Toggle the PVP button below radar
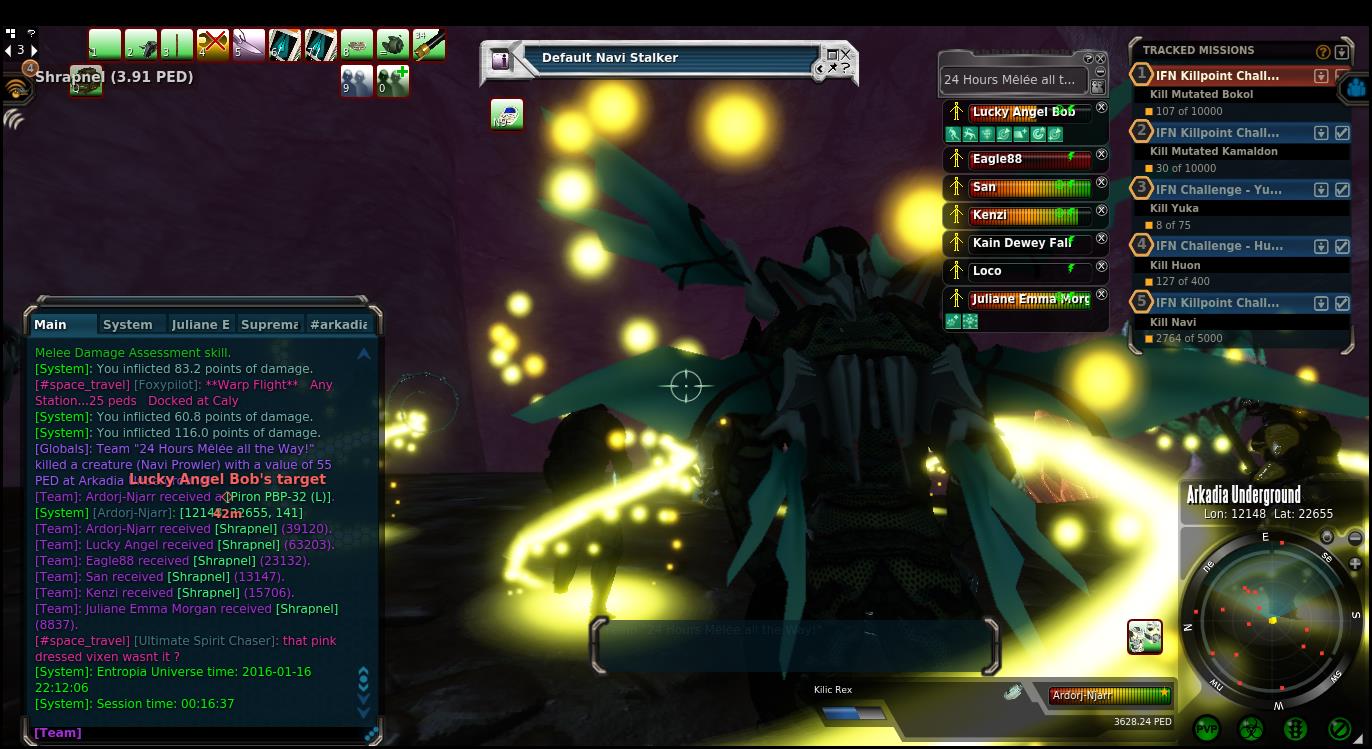The width and height of the screenshot is (1372, 749). point(1207,729)
